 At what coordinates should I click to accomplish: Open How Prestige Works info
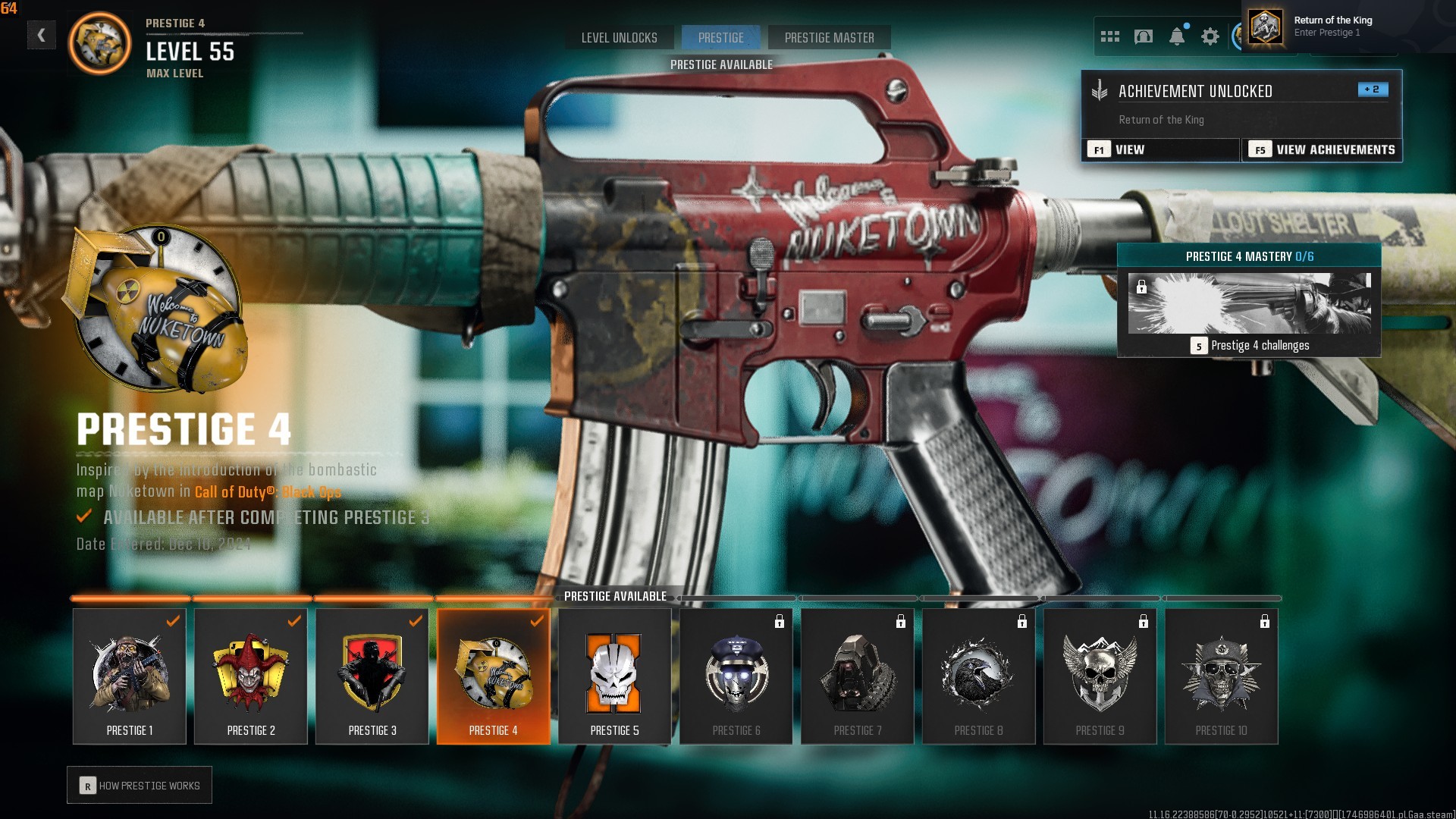140,786
